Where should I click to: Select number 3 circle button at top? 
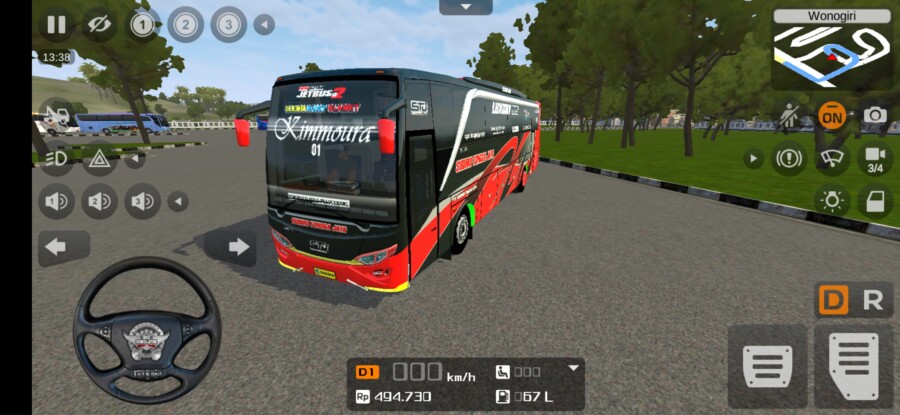click(228, 24)
